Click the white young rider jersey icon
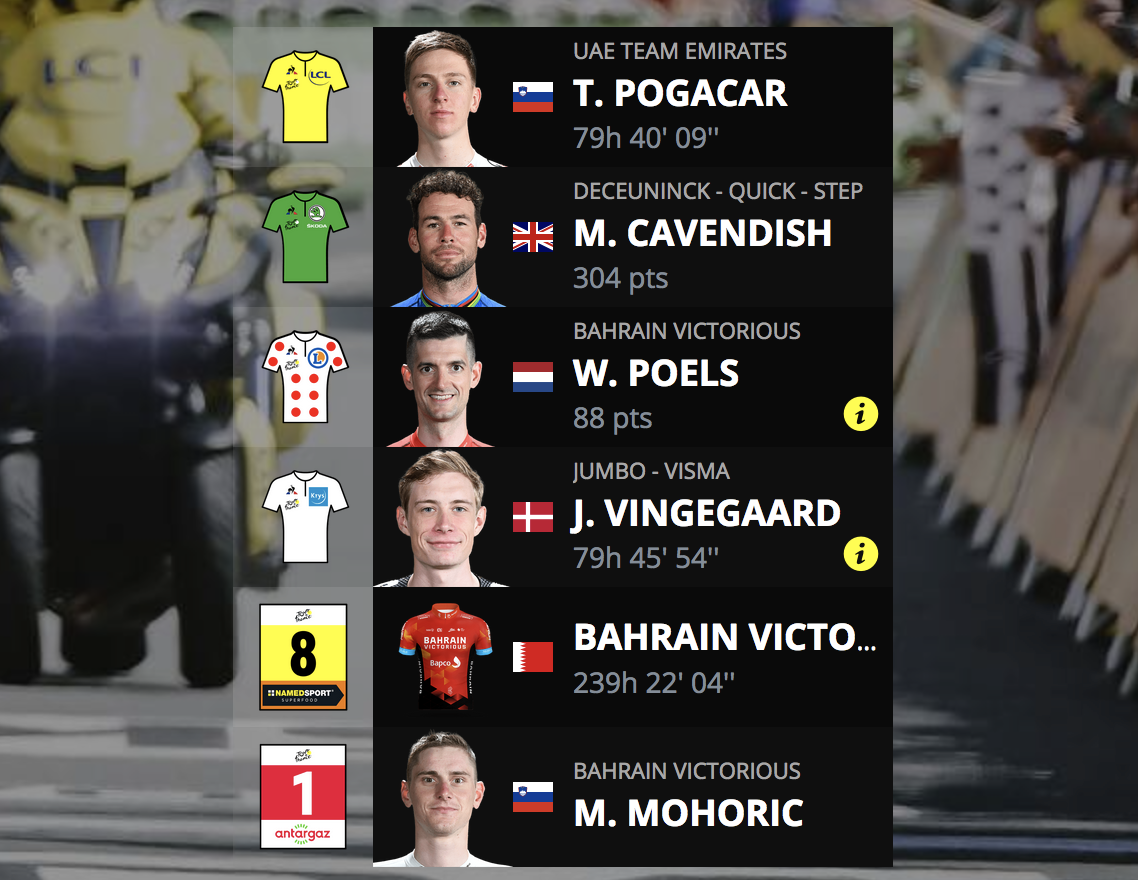Image resolution: width=1138 pixels, height=880 pixels. [305, 517]
